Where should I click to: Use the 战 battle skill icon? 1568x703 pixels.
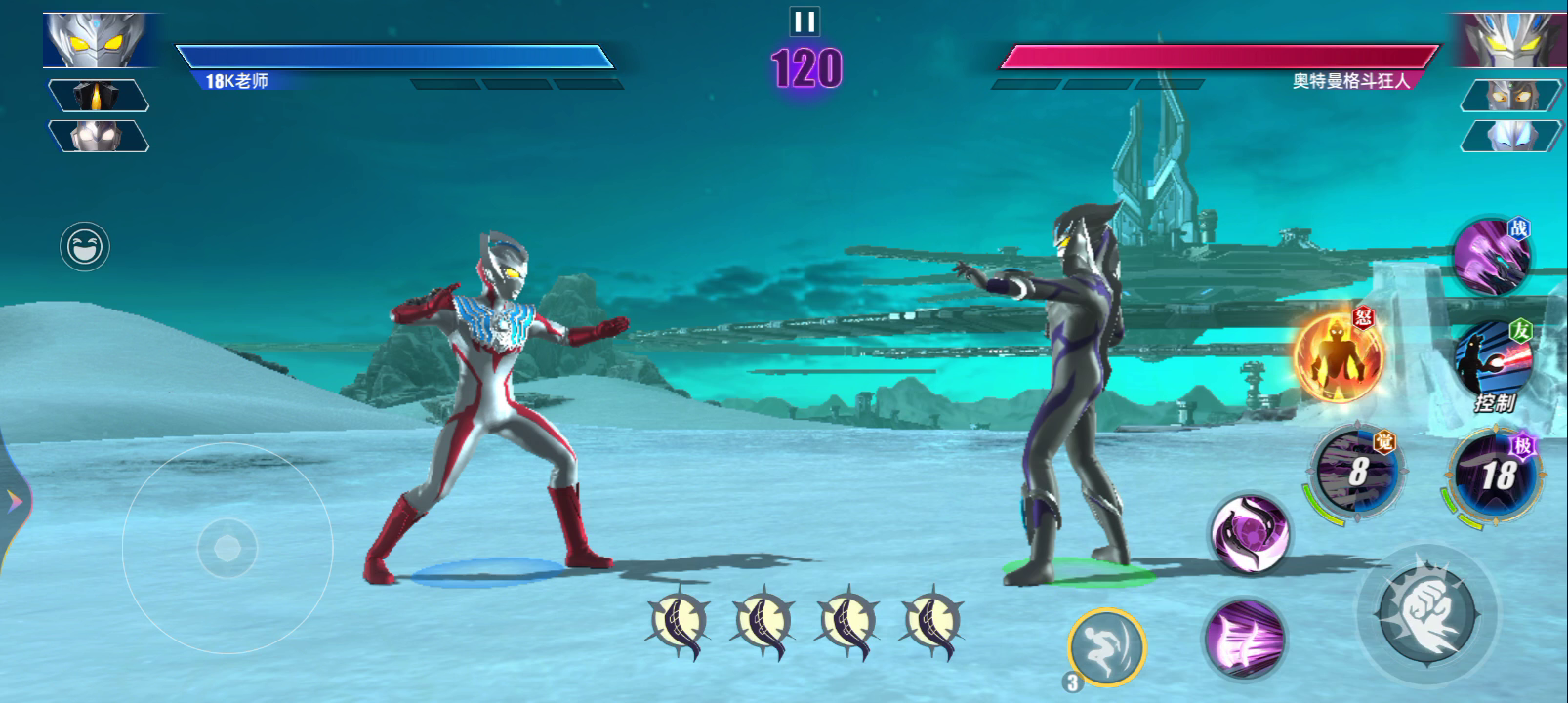(1489, 256)
